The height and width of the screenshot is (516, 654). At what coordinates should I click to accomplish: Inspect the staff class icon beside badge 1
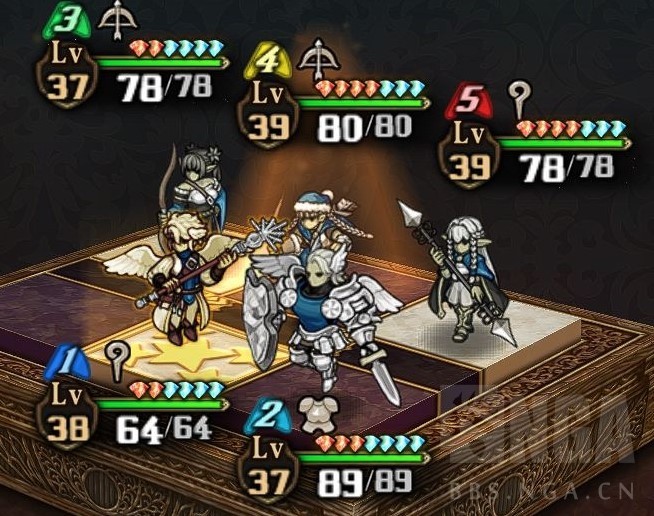coord(118,357)
